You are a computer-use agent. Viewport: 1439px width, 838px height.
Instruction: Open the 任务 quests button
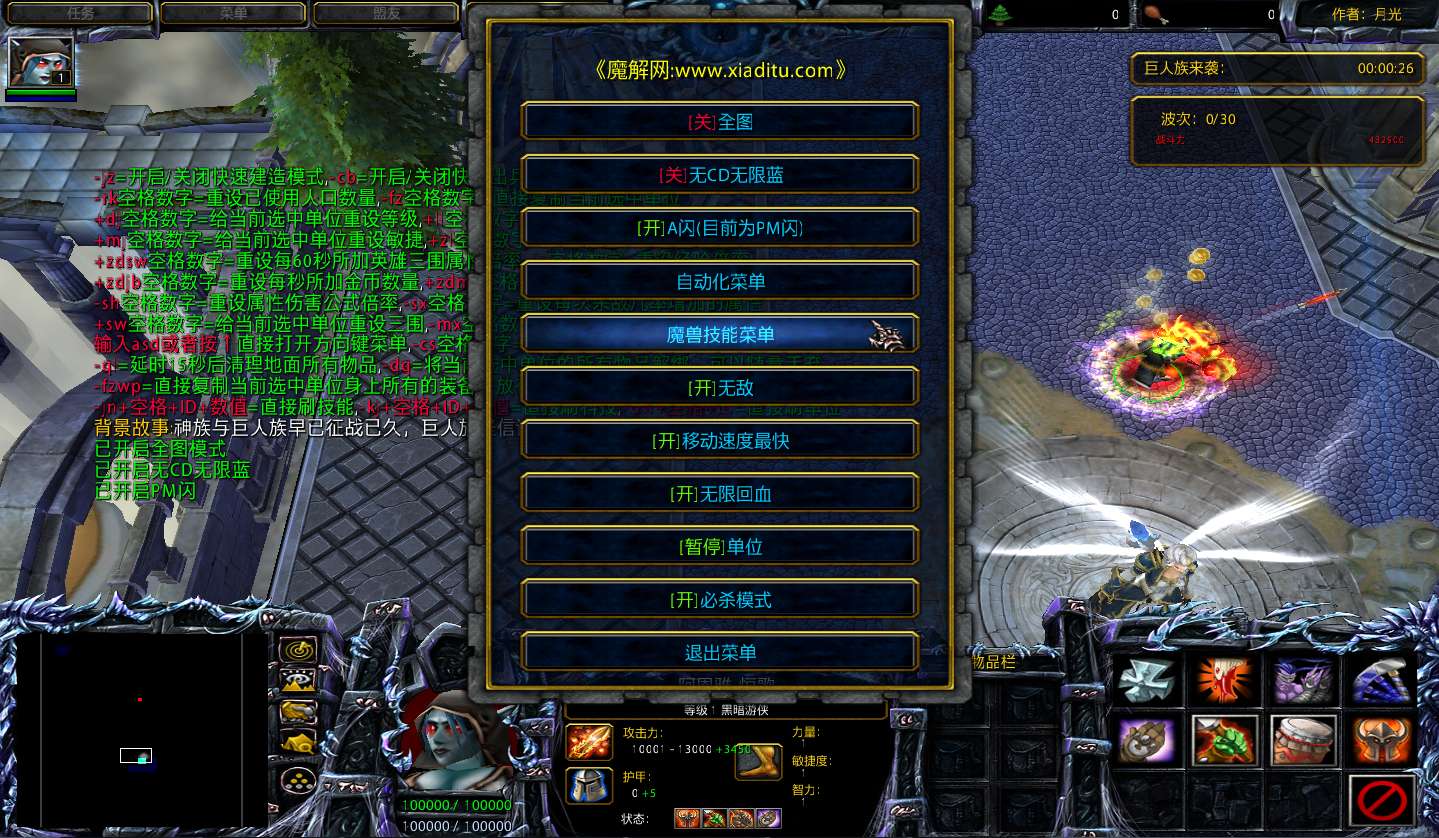80,14
